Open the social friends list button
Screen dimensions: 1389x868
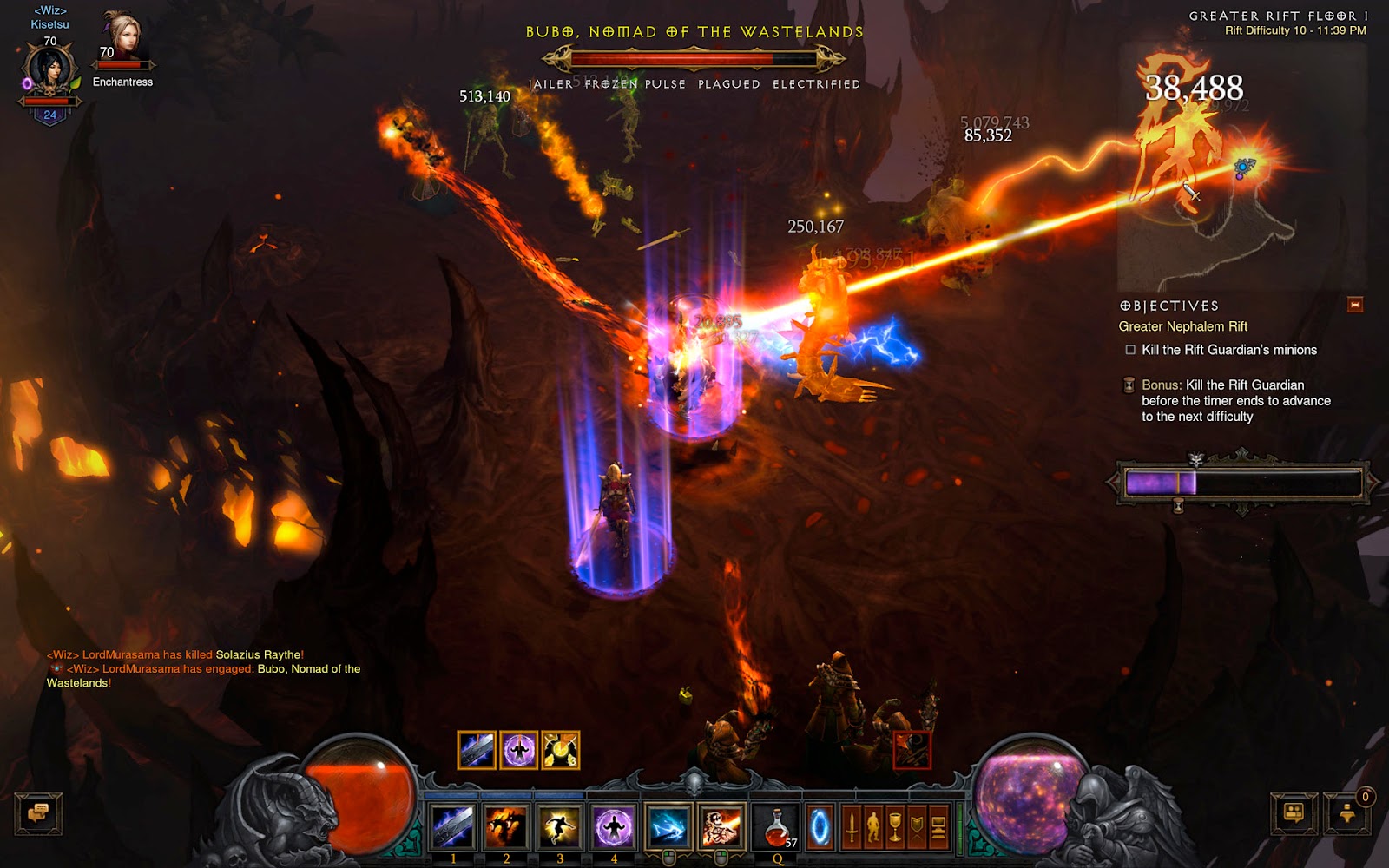point(1294,814)
